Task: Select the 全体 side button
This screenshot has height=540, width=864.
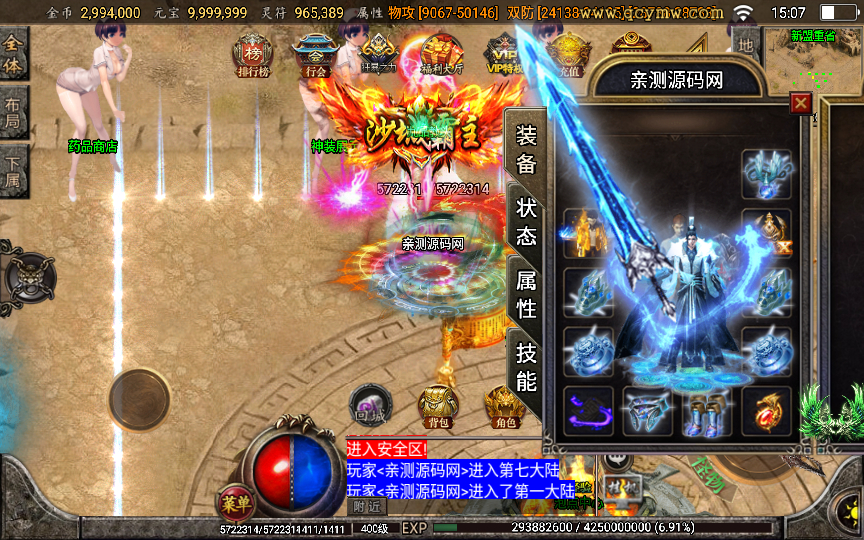Action: [x=14, y=55]
